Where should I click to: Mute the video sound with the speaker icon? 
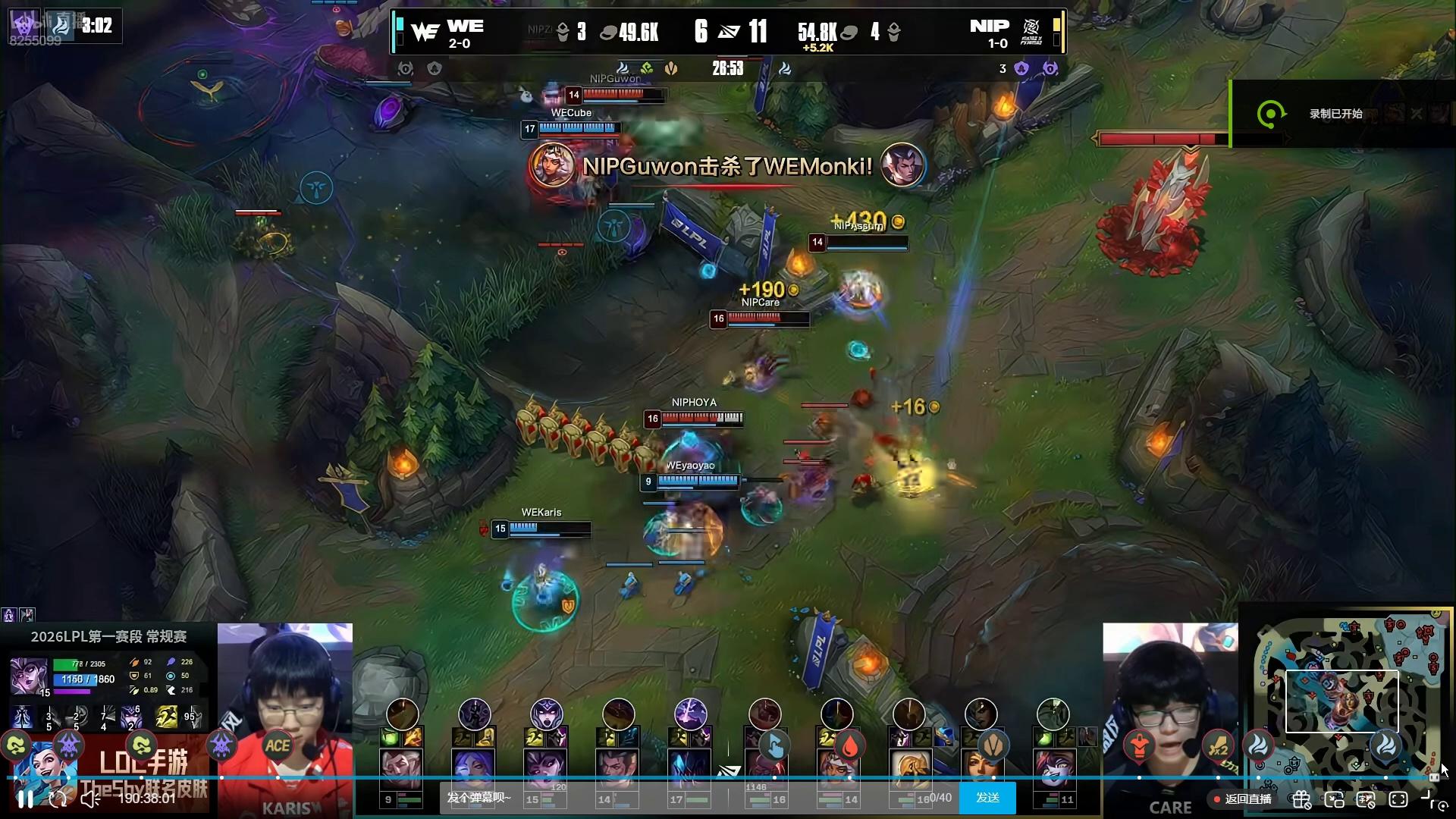pos(89,799)
